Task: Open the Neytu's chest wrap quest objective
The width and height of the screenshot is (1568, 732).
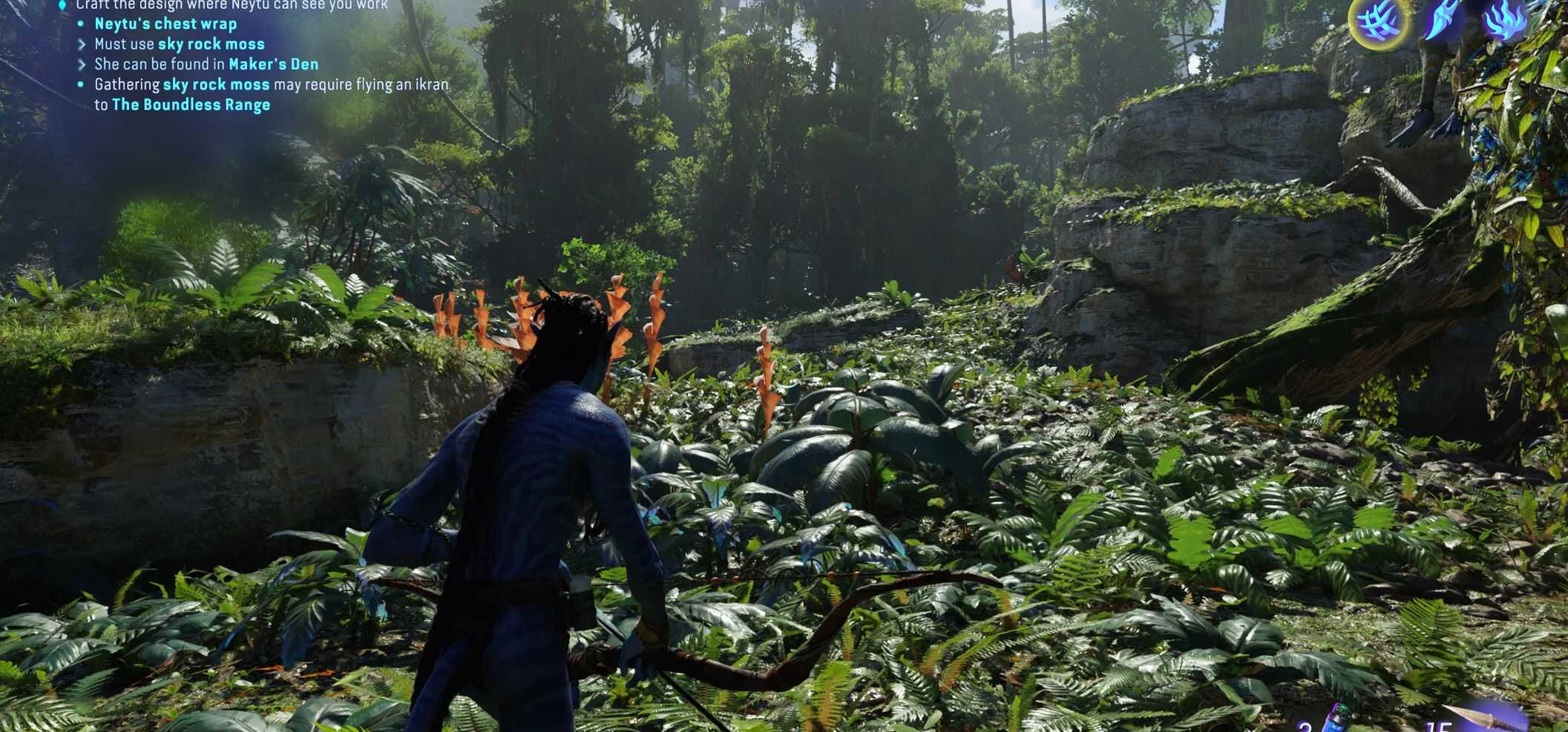Action: (165, 24)
